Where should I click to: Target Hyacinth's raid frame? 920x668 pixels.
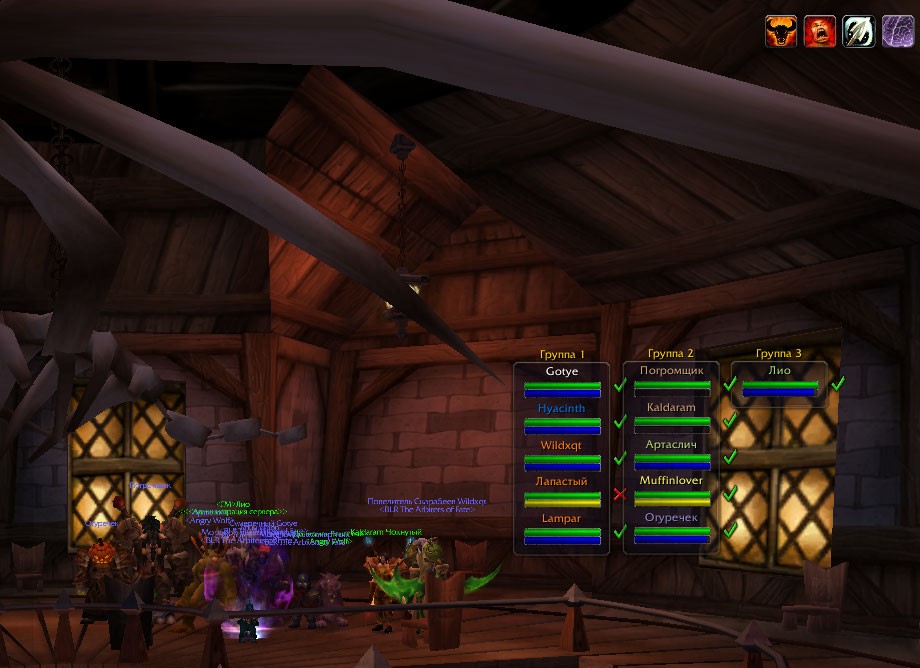point(562,418)
